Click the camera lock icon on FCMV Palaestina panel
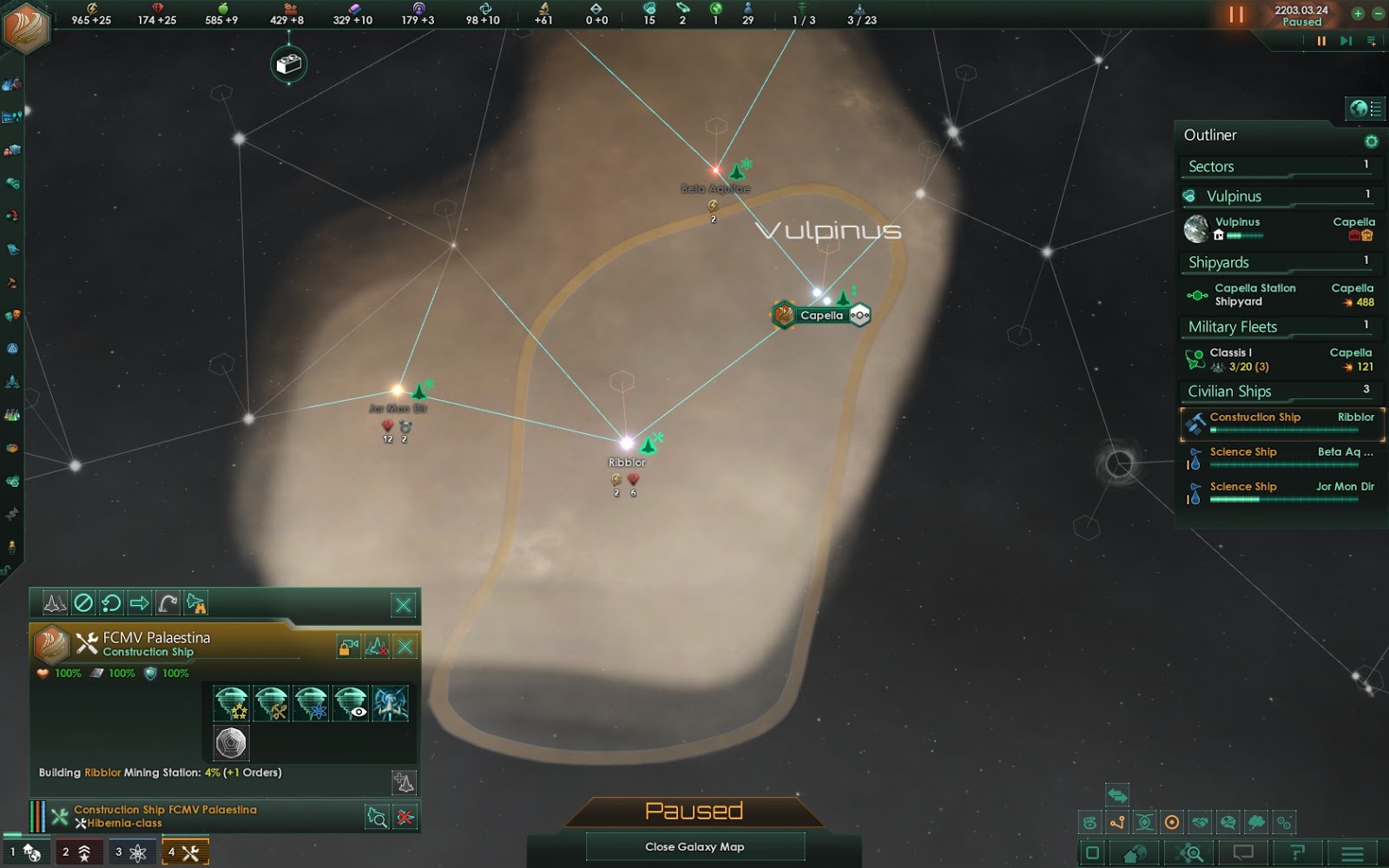 click(x=348, y=645)
